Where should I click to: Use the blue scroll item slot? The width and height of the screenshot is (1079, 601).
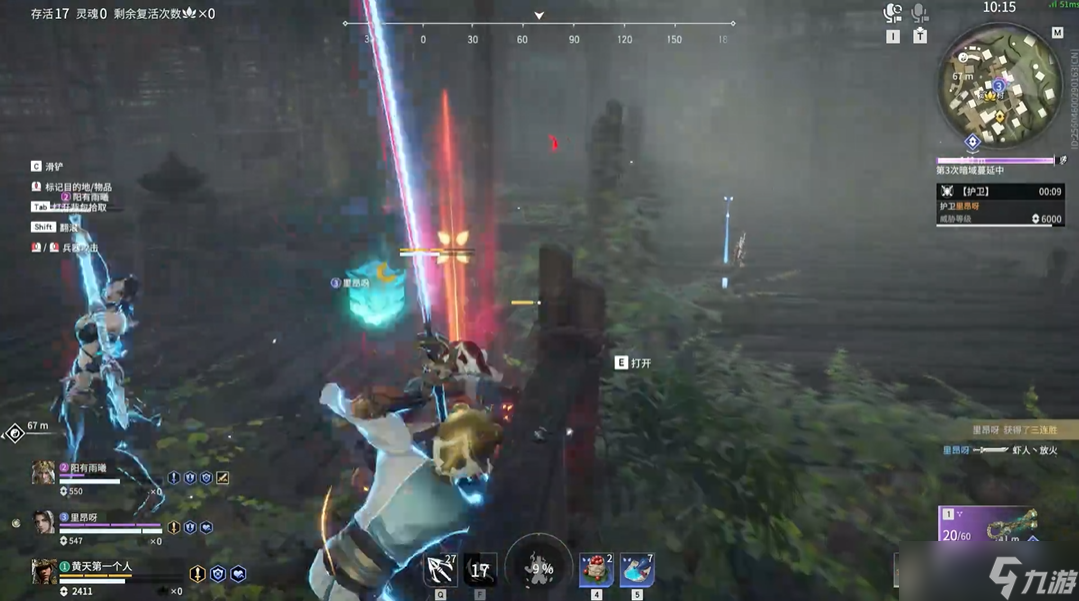(637, 570)
